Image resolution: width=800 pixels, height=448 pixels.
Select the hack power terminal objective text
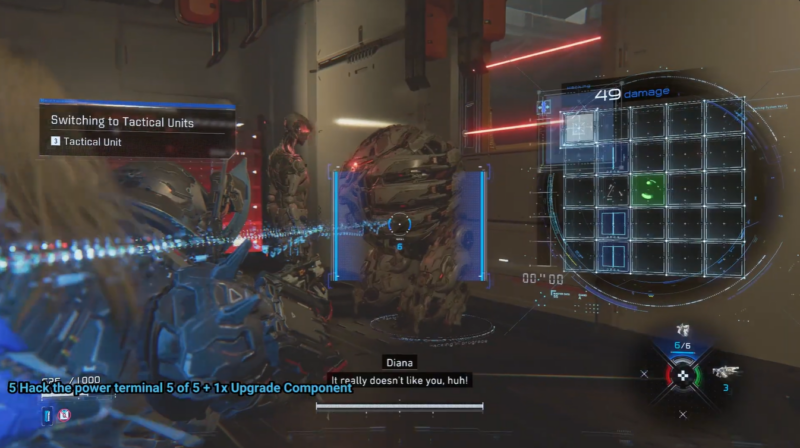pos(180,387)
